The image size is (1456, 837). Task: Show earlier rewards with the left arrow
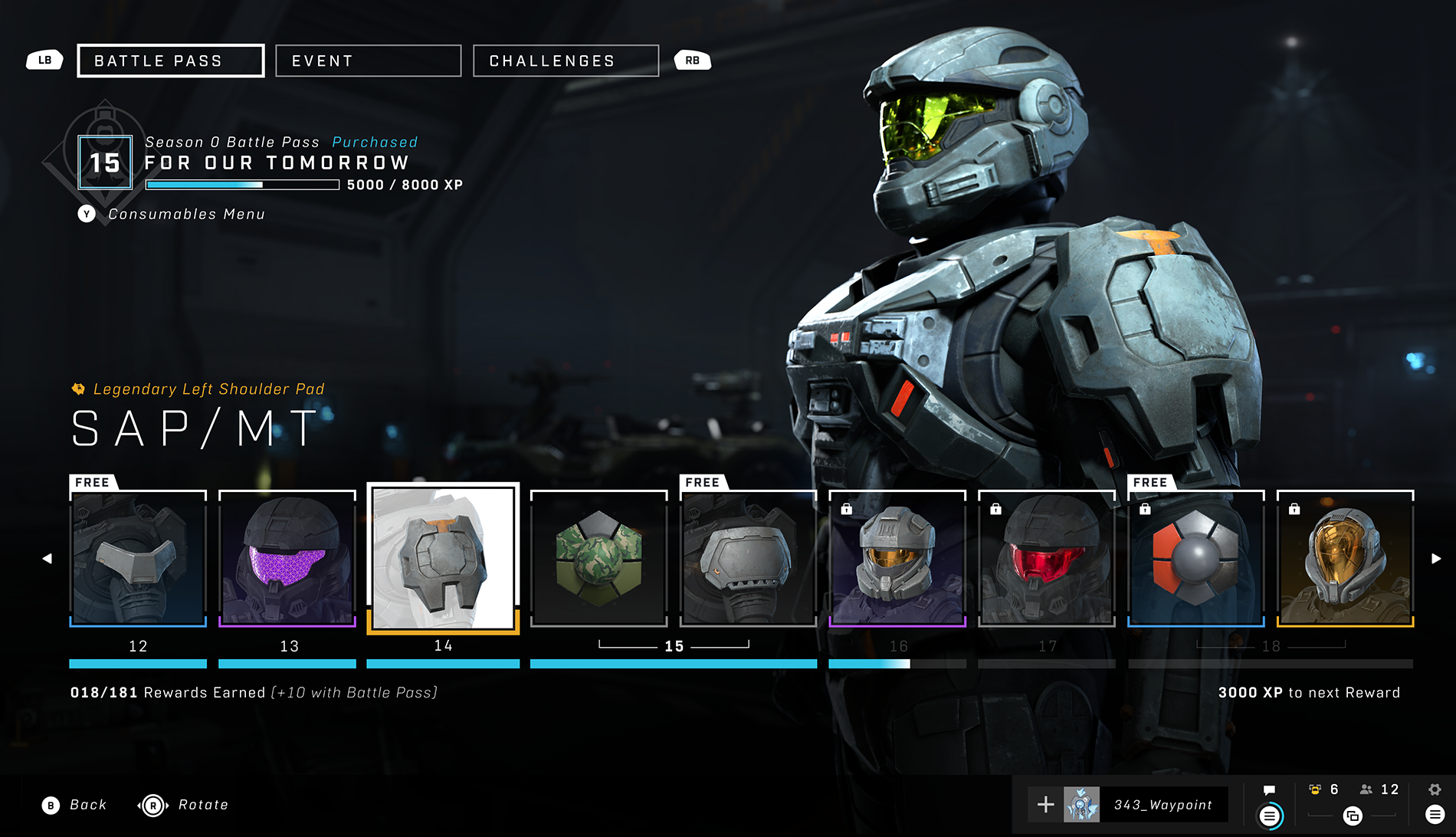(48, 559)
